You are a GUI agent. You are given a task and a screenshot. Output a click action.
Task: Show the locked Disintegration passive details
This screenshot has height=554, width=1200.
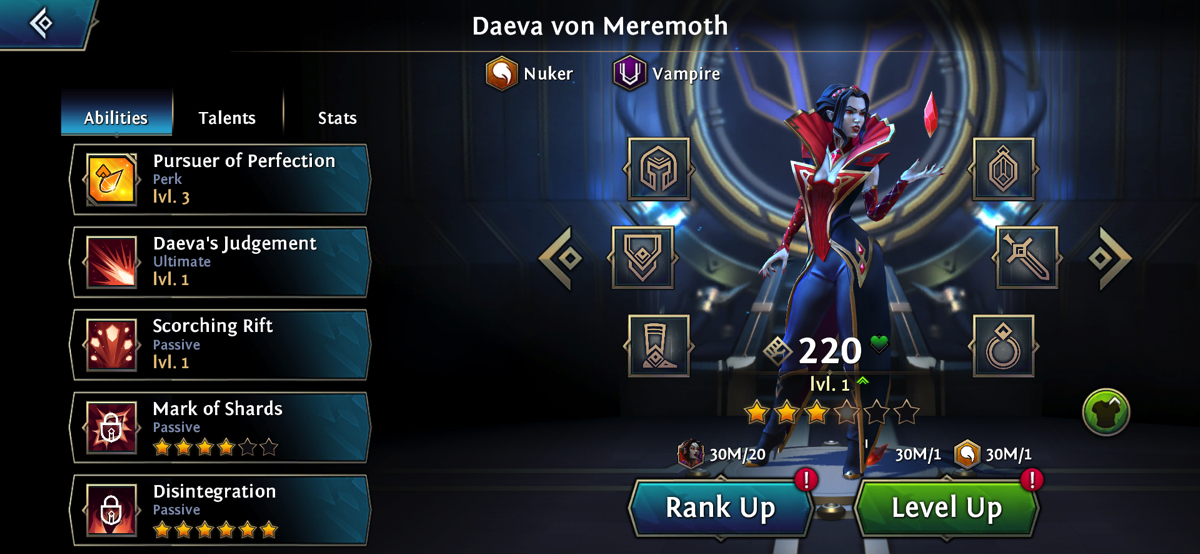click(x=220, y=511)
